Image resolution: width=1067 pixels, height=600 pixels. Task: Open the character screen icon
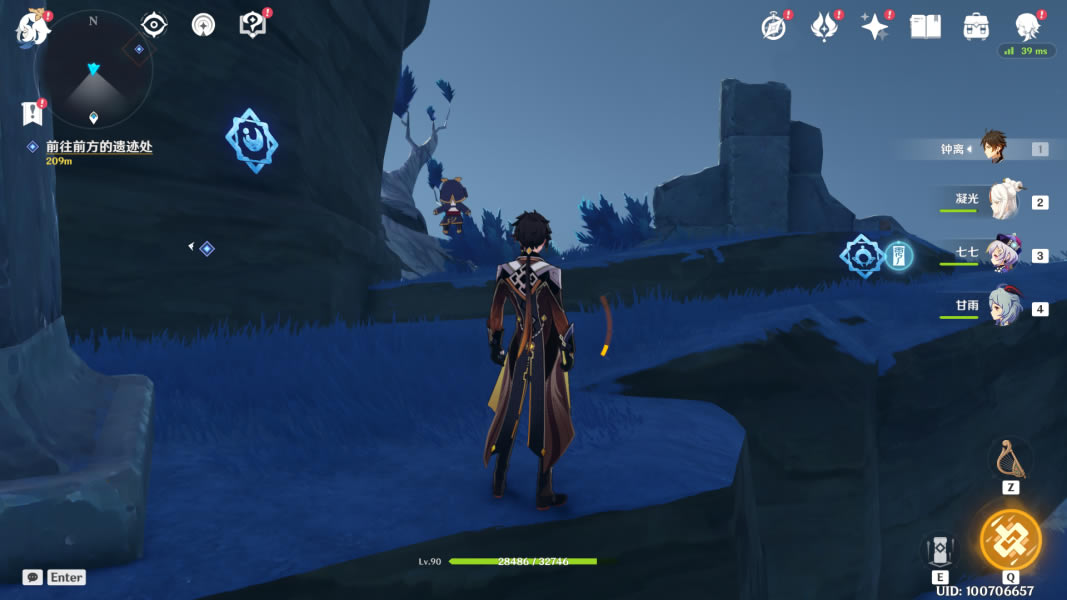click(1026, 27)
